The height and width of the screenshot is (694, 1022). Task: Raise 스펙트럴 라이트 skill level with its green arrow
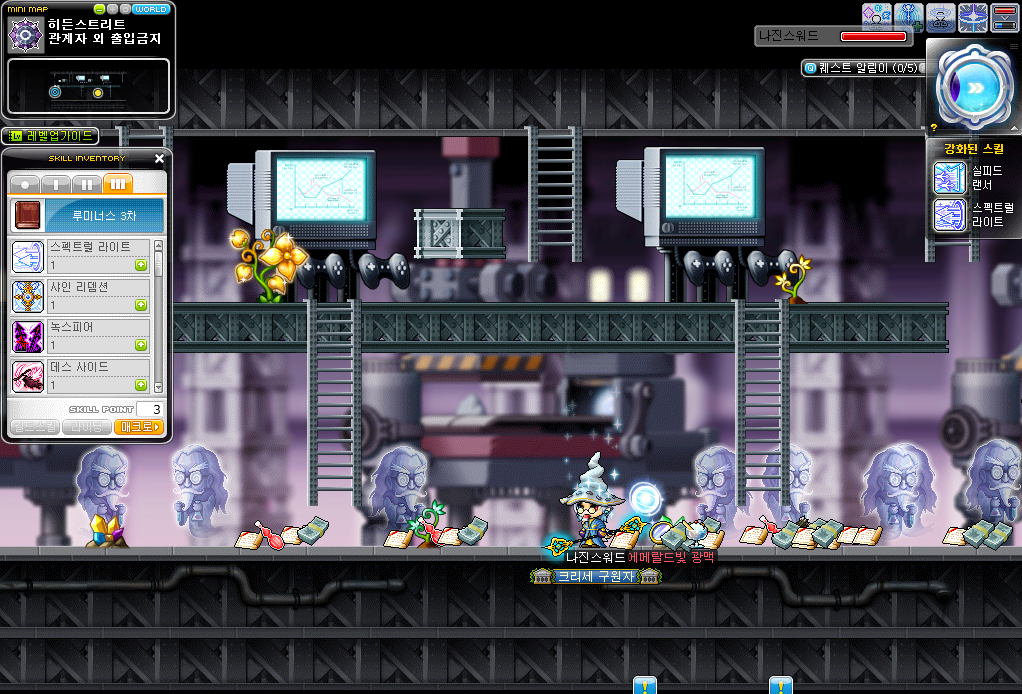141,265
